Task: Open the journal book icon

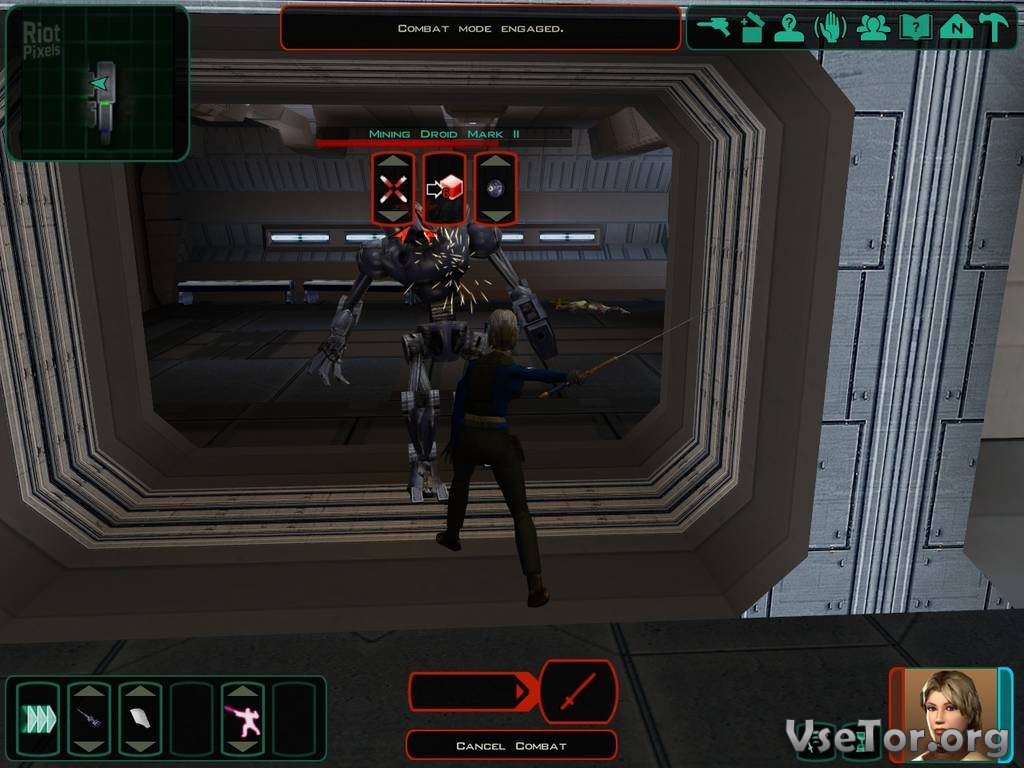Action: (x=914, y=28)
